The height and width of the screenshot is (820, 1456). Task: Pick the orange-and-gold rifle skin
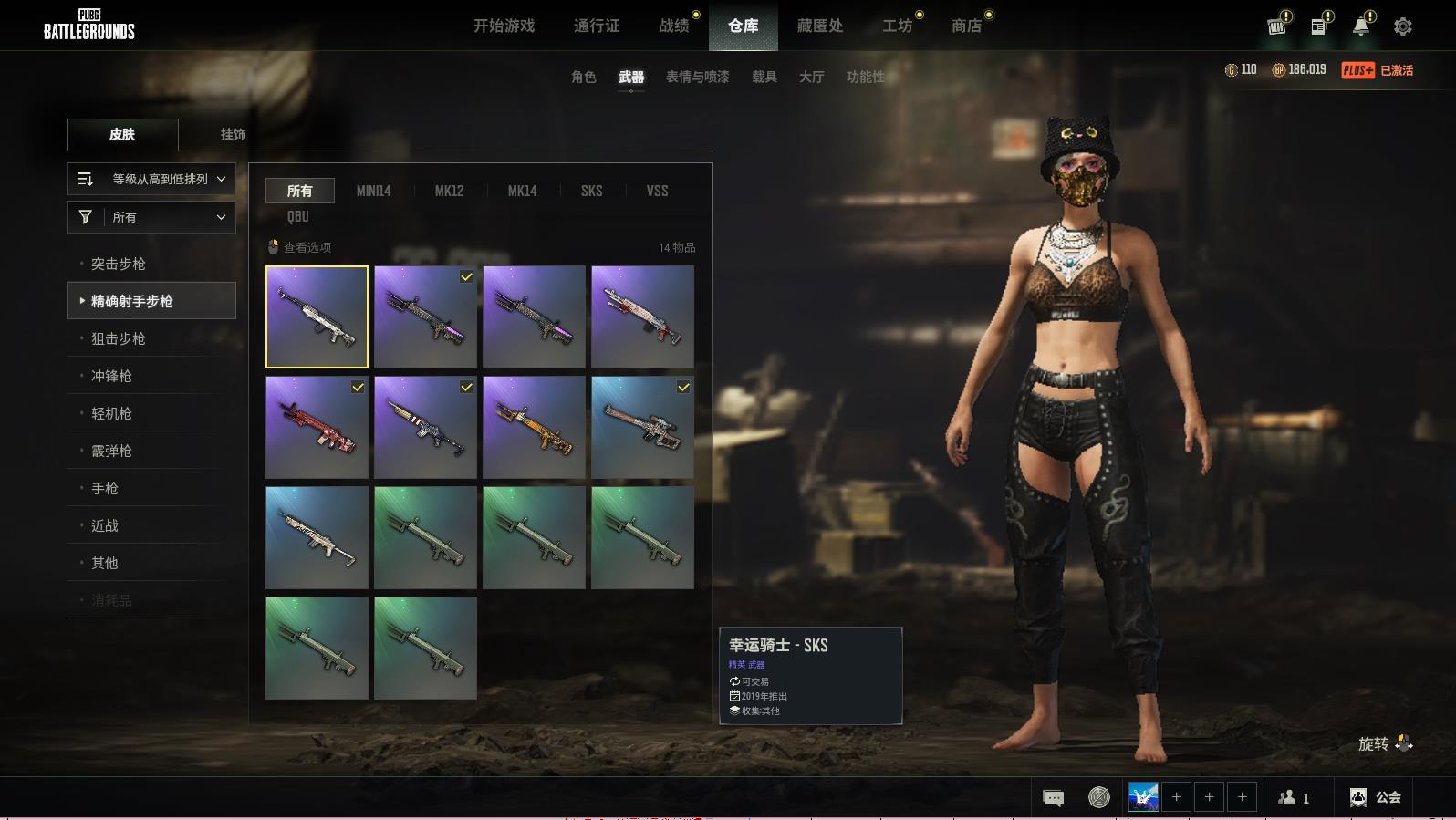point(534,427)
